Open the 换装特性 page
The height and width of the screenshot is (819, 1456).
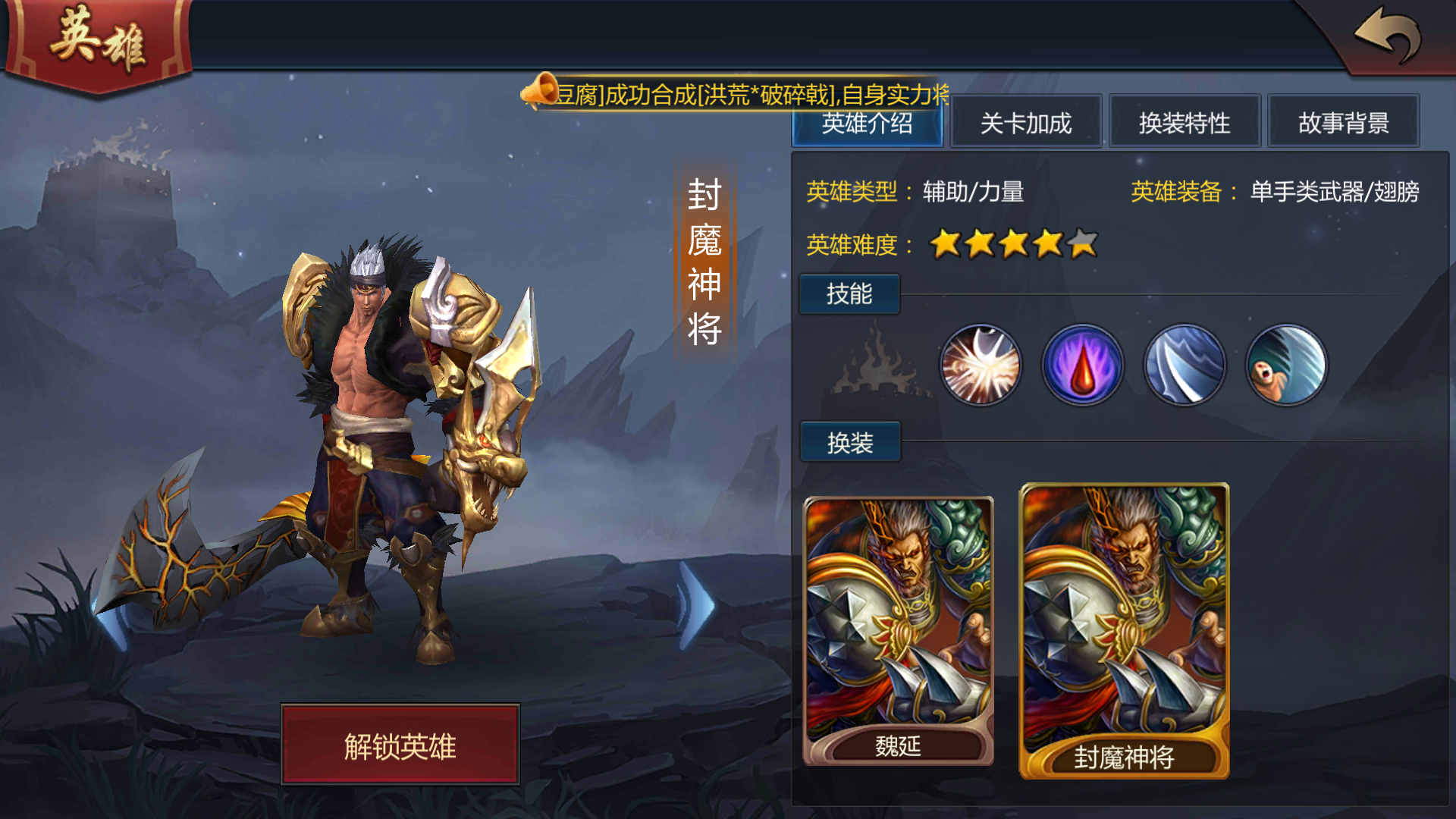click(1185, 121)
